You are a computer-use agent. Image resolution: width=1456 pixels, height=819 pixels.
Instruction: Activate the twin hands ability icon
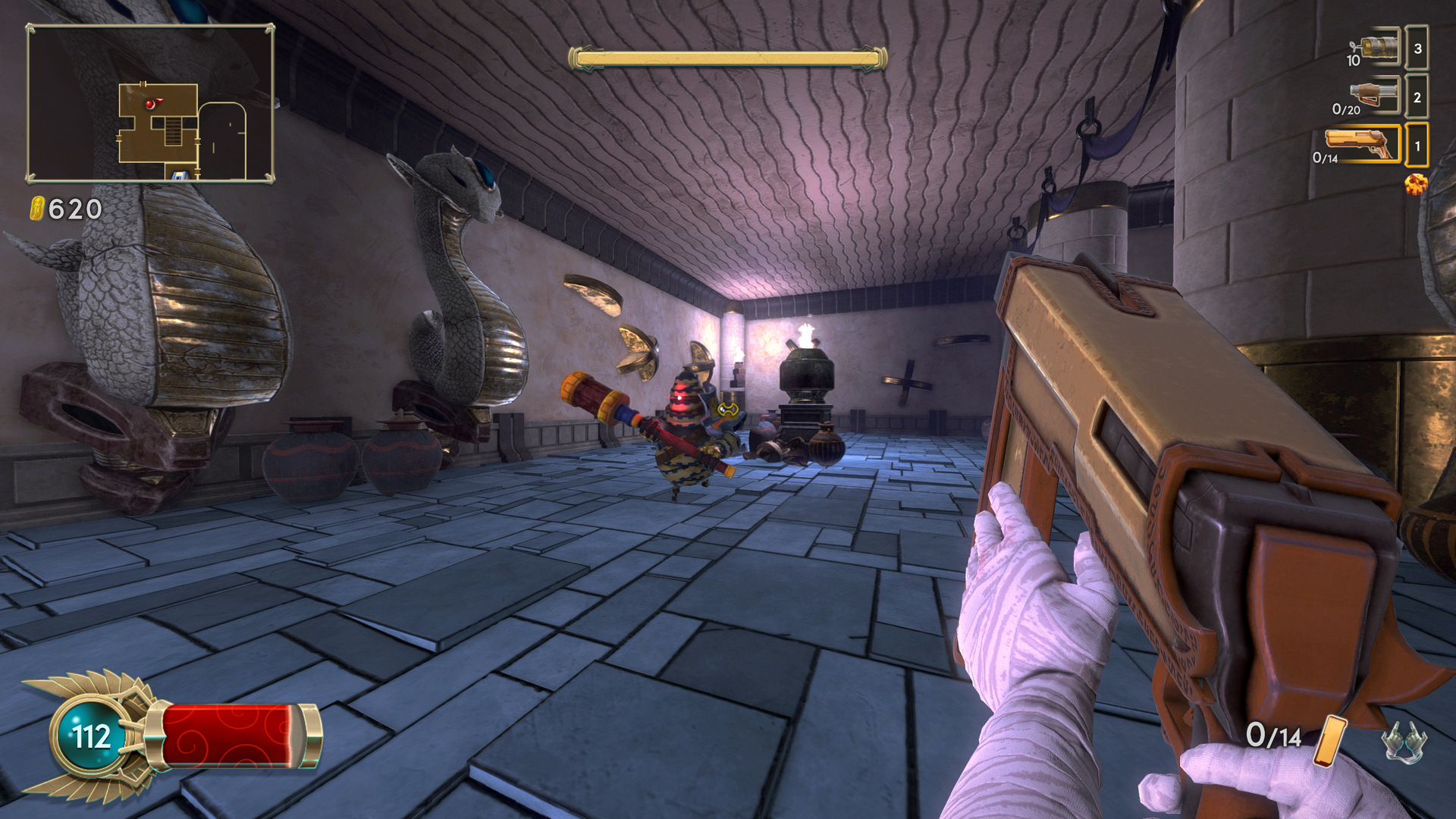[x=1404, y=741]
